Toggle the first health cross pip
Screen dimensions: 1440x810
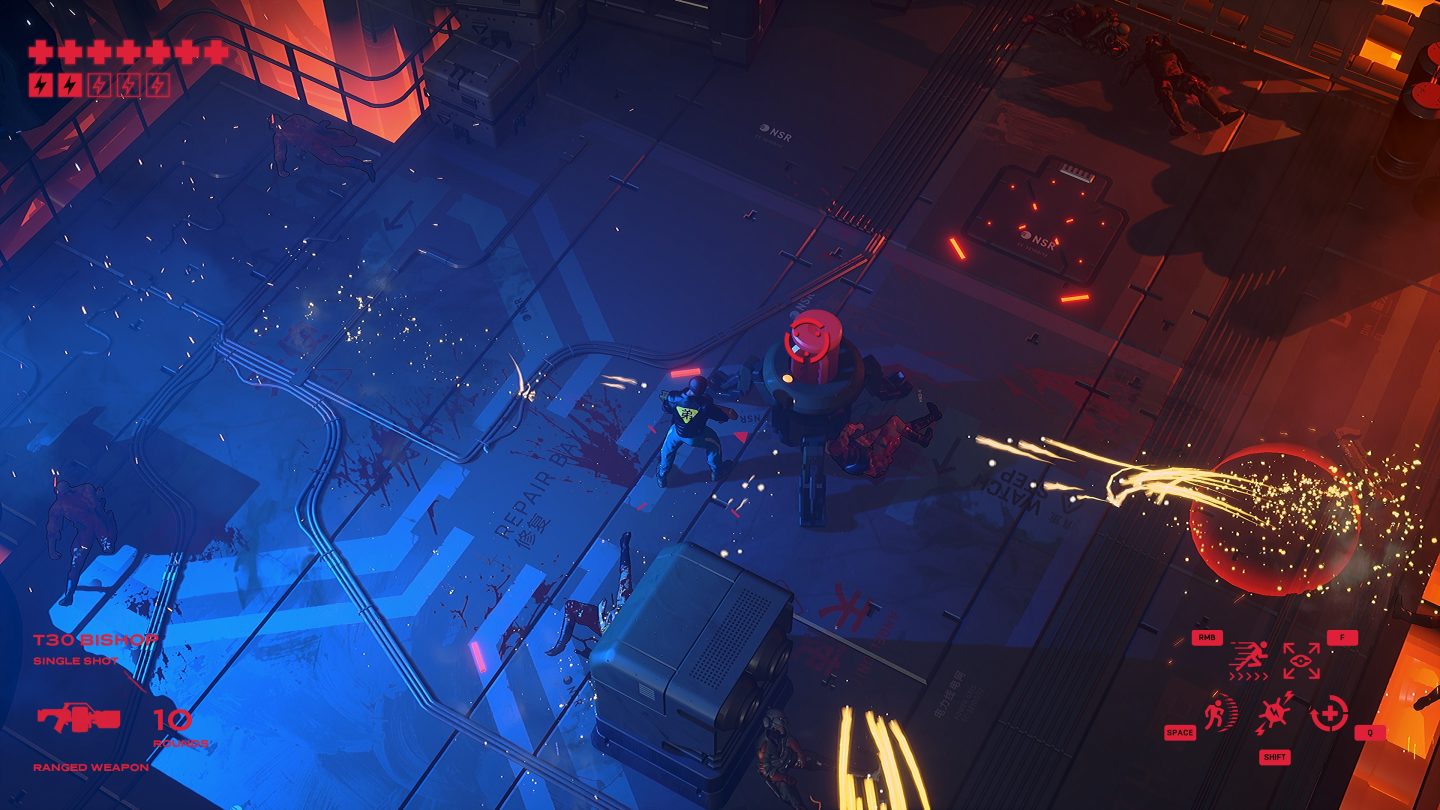coord(40,52)
